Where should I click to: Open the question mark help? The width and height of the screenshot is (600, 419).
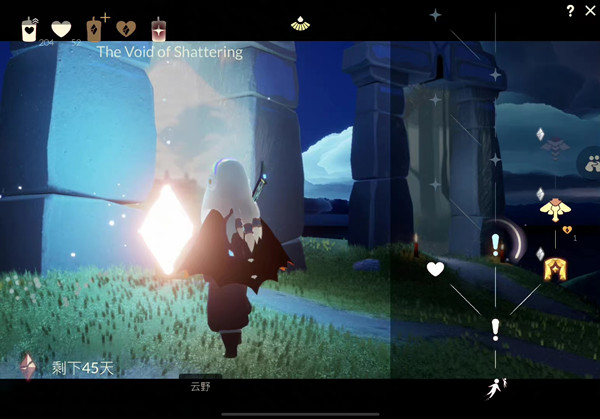[570, 11]
